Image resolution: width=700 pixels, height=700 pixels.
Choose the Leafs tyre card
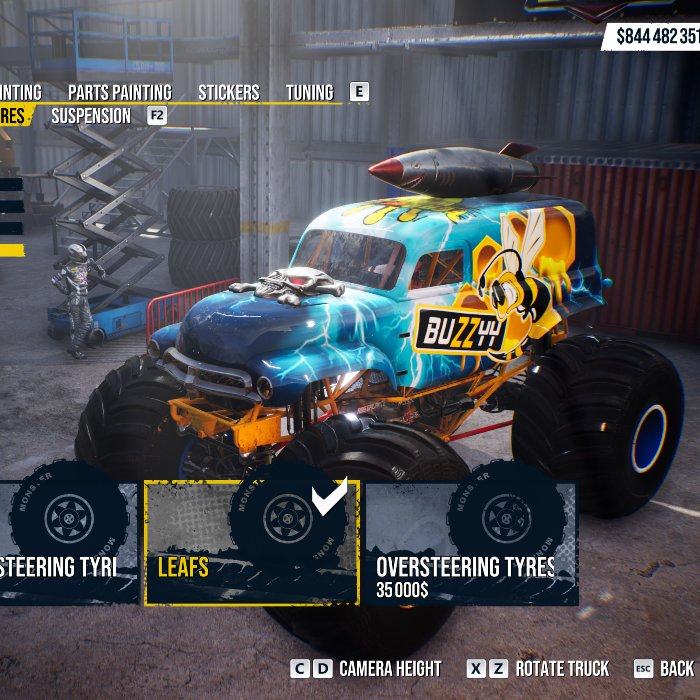point(251,543)
